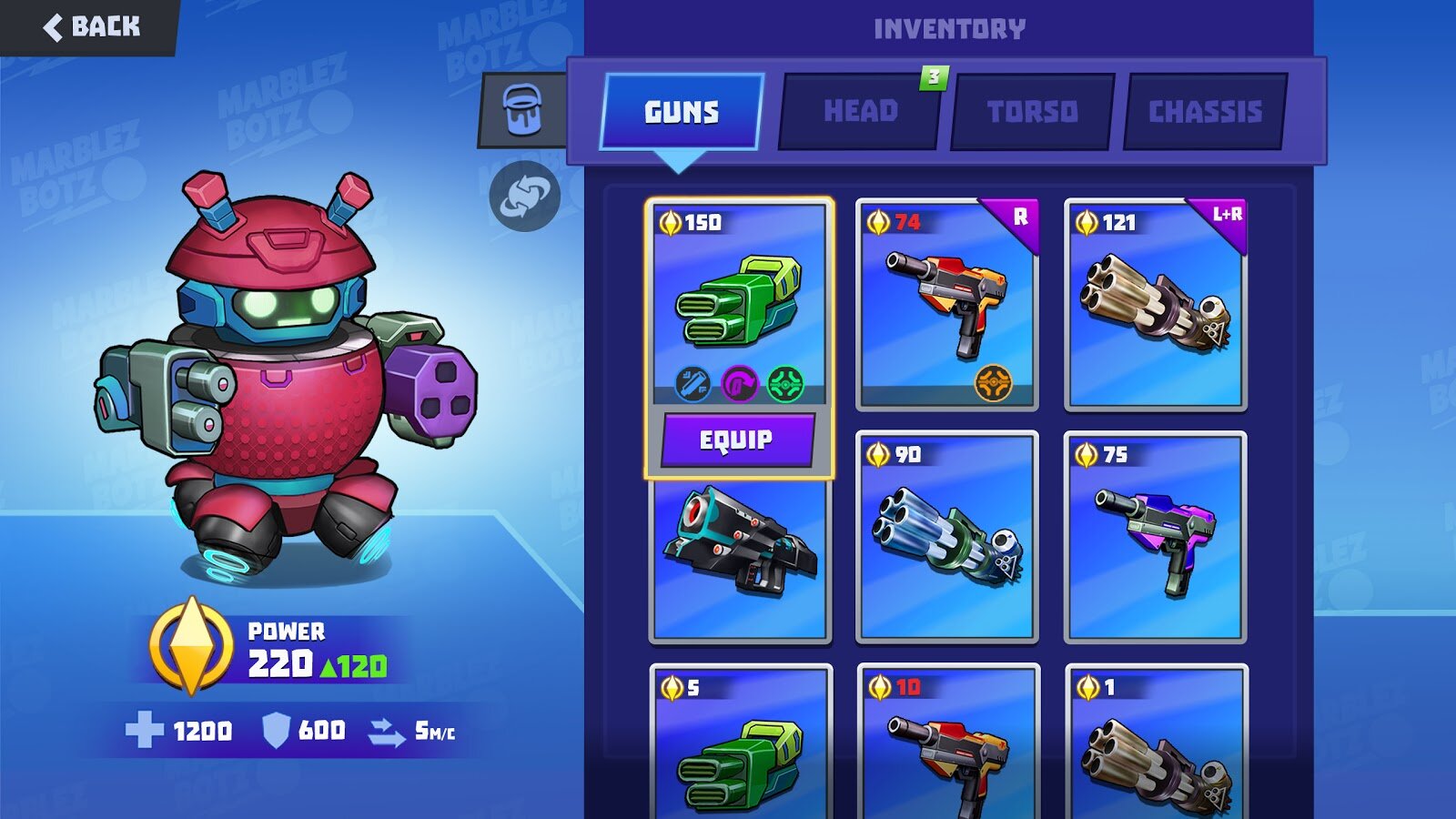Open the Head inventory tab
The height and width of the screenshot is (819, 1456).
click(x=860, y=112)
